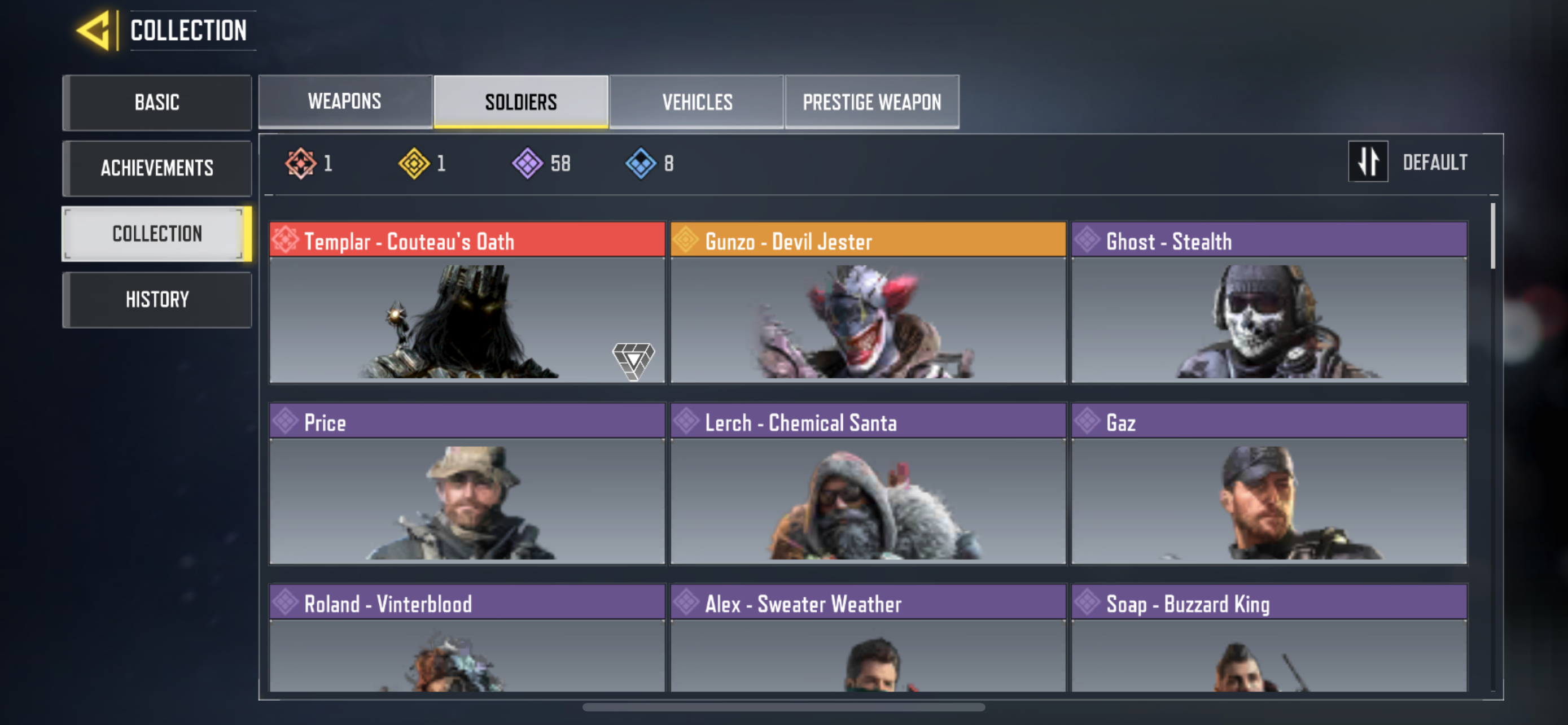Viewport: 1568px width, 725px height.
Task: Open the Prestige Weapon tab
Action: click(871, 102)
